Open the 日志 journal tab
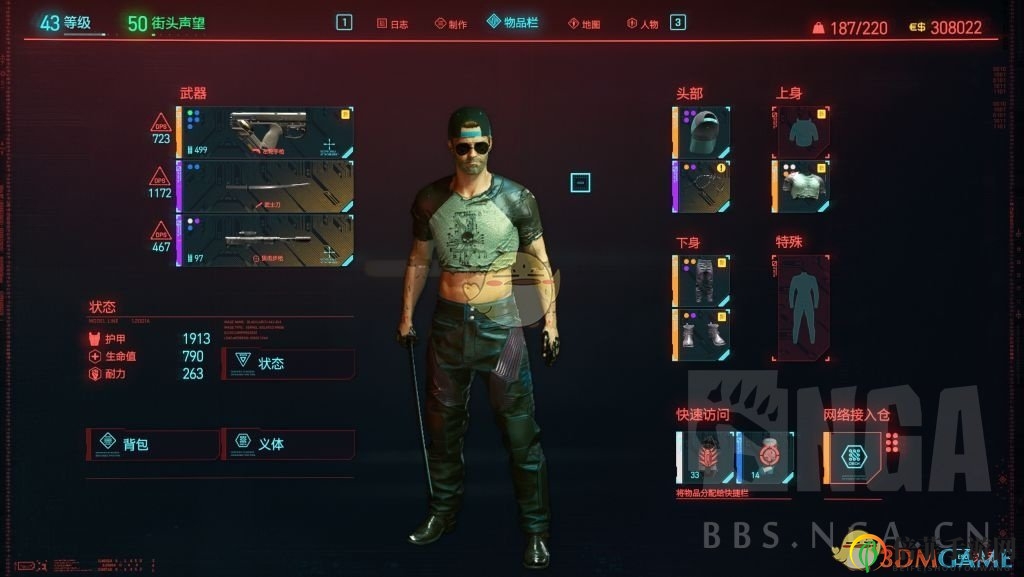 393,23
